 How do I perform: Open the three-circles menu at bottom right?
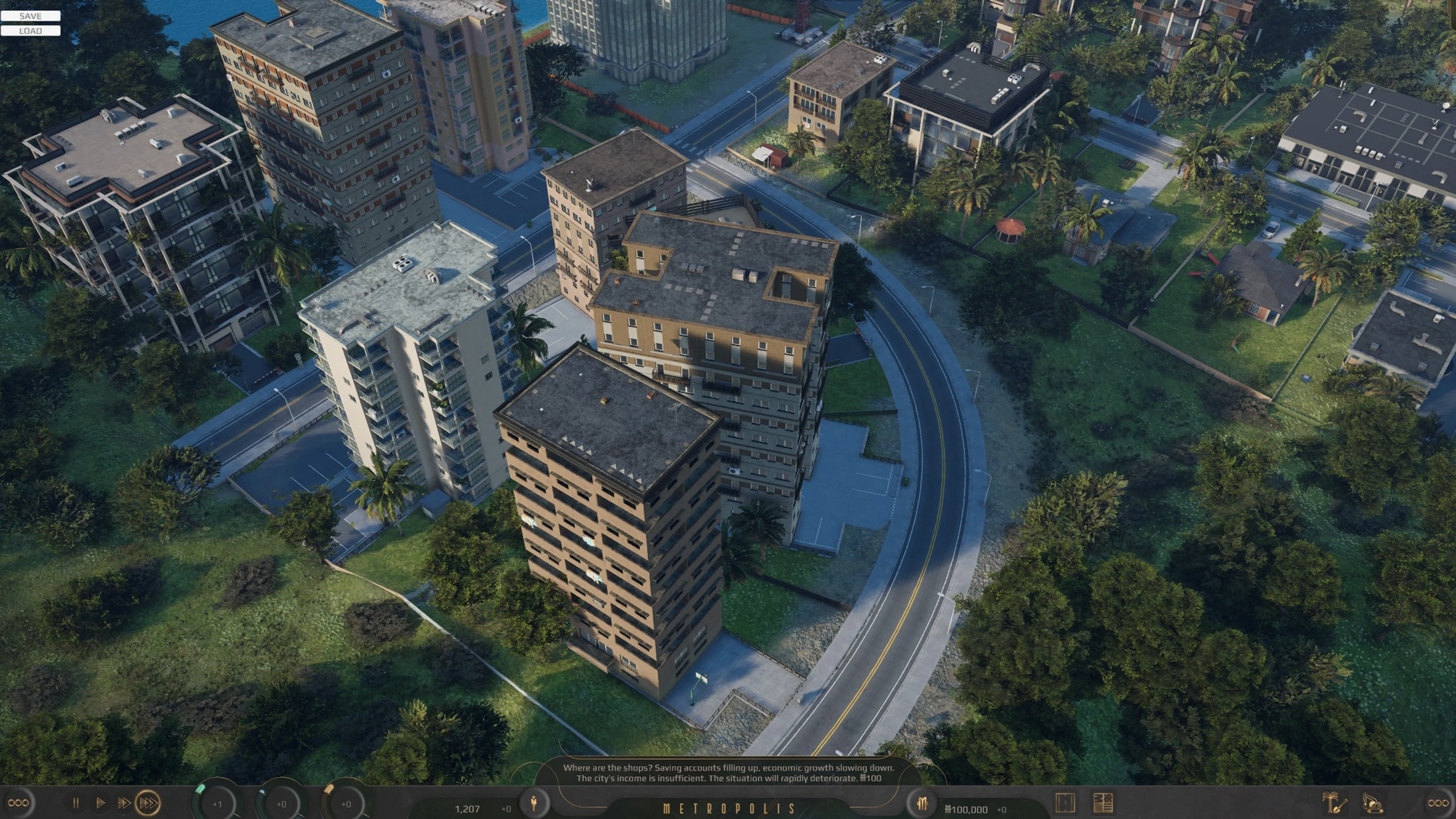pos(1438,803)
